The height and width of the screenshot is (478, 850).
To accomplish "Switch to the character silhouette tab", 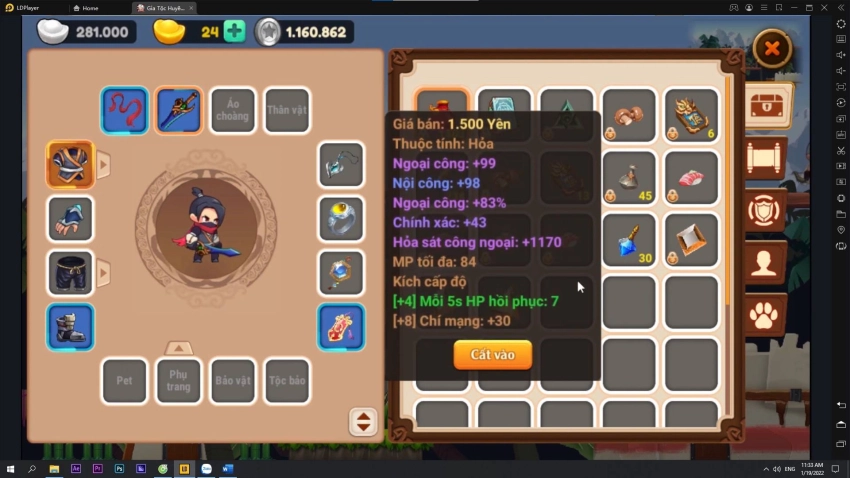I will [x=767, y=264].
